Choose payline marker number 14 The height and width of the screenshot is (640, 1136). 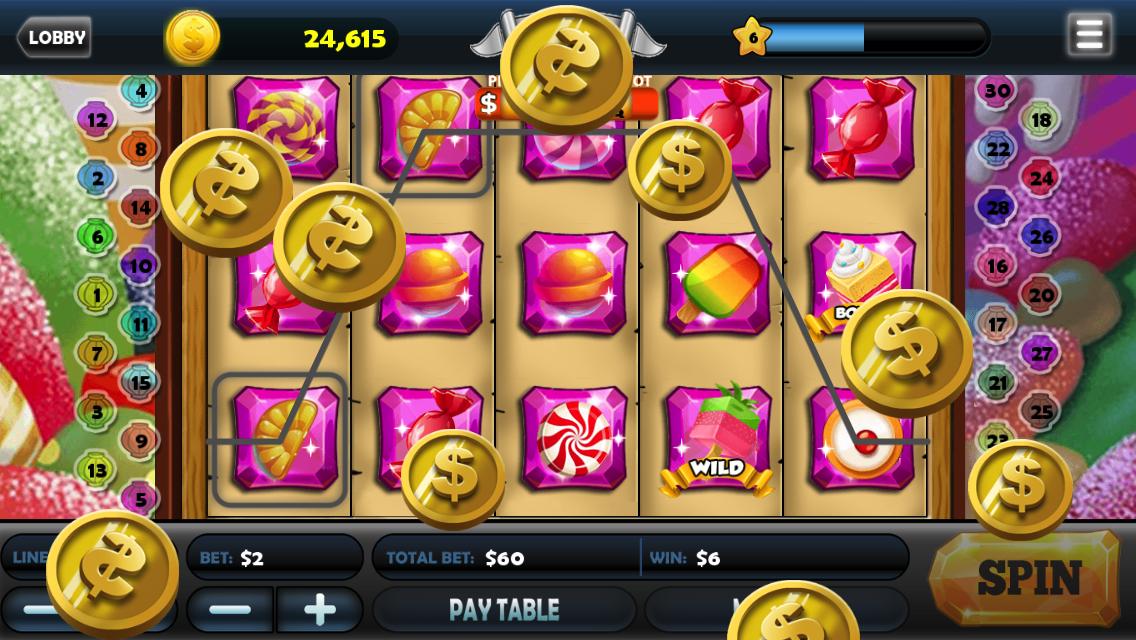(x=140, y=208)
